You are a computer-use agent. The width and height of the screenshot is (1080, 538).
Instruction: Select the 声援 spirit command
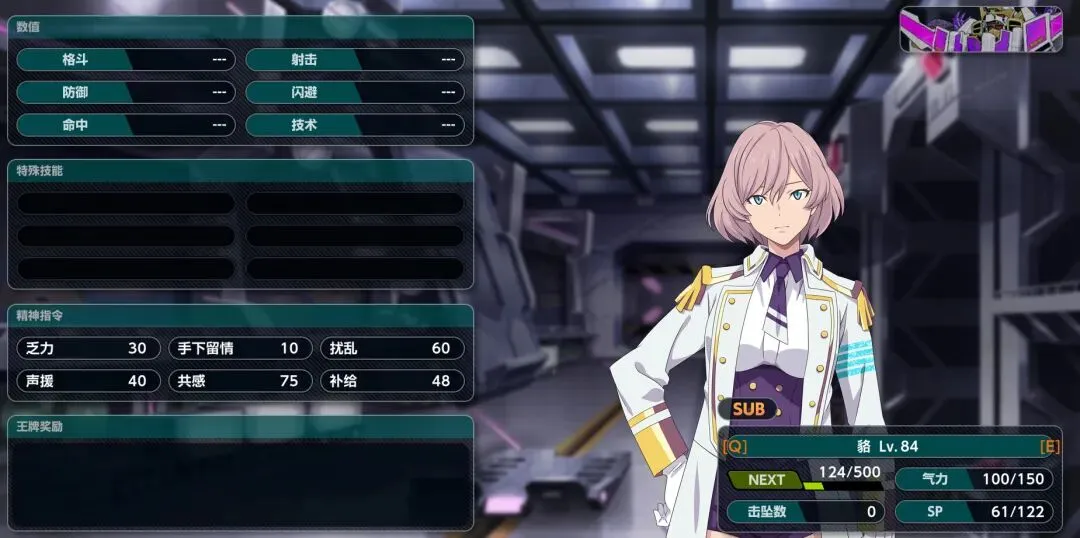(88, 380)
